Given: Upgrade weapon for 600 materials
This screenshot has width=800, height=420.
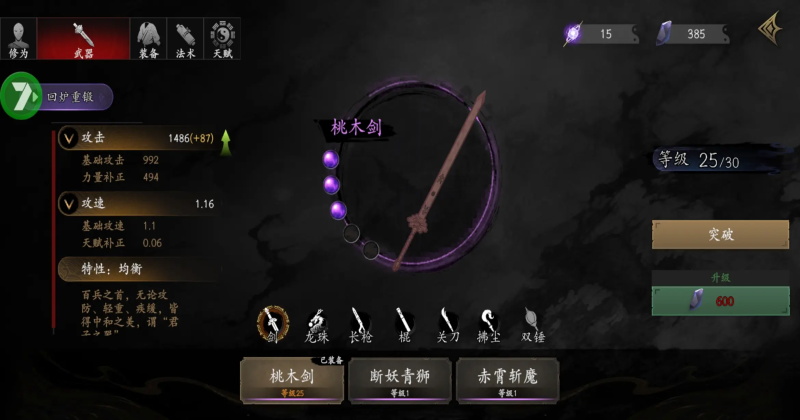Looking at the screenshot, I should tap(720, 301).
